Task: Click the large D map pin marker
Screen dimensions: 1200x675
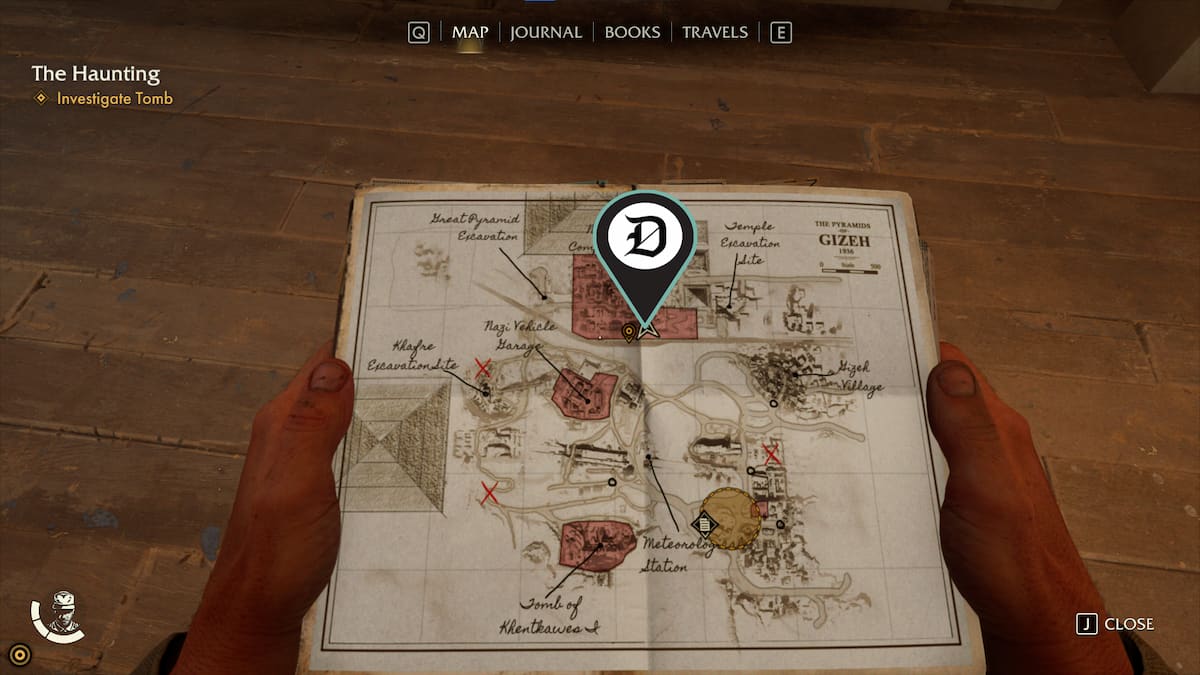Action: (645, 241)
